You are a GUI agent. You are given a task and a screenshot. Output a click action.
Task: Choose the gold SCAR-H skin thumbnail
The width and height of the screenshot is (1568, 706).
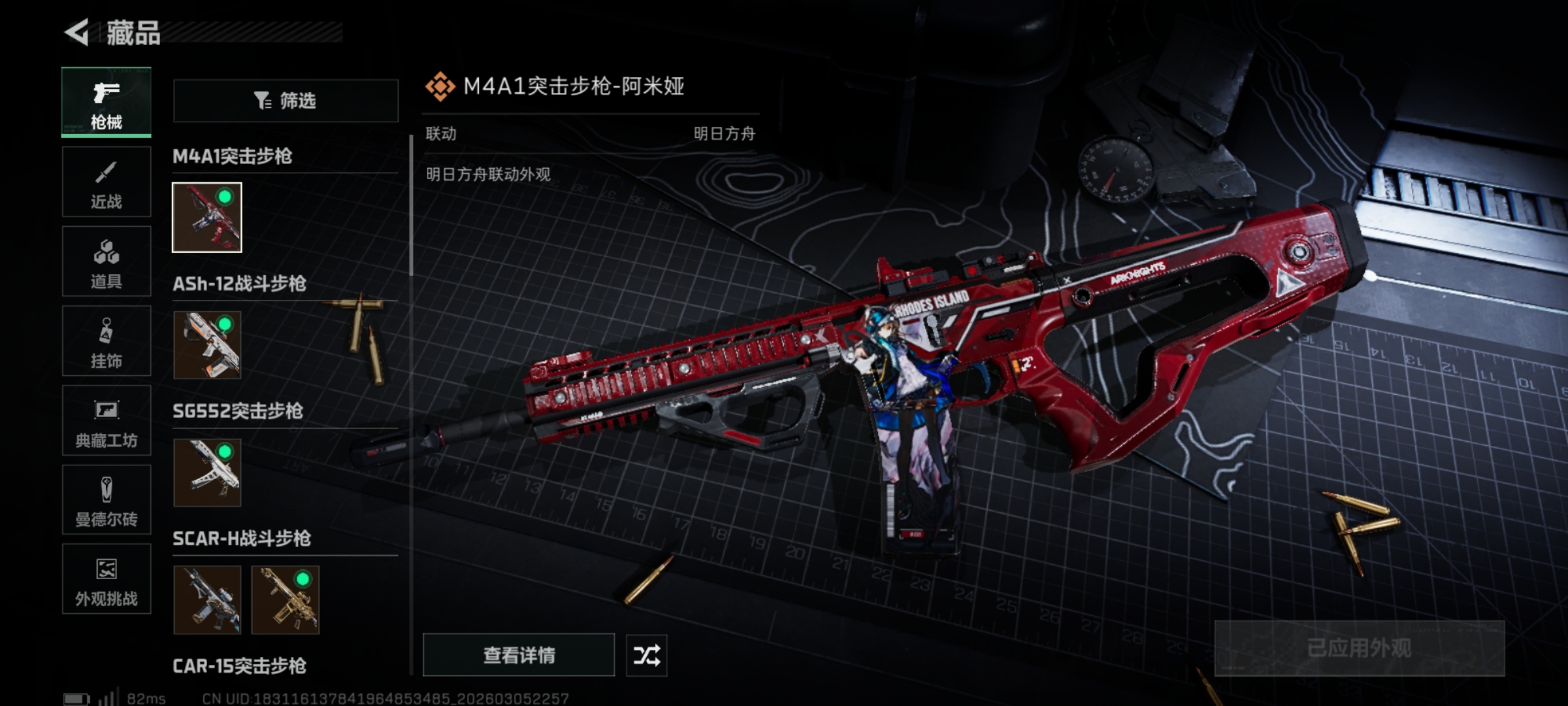pyautogui.click(x=286, y=600)
